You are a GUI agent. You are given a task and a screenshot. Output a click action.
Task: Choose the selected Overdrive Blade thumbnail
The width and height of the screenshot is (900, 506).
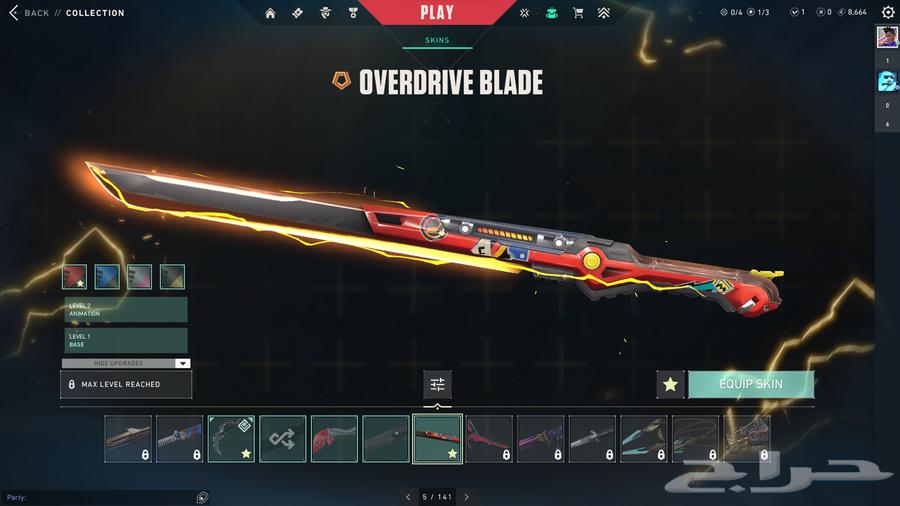(437, 439)
